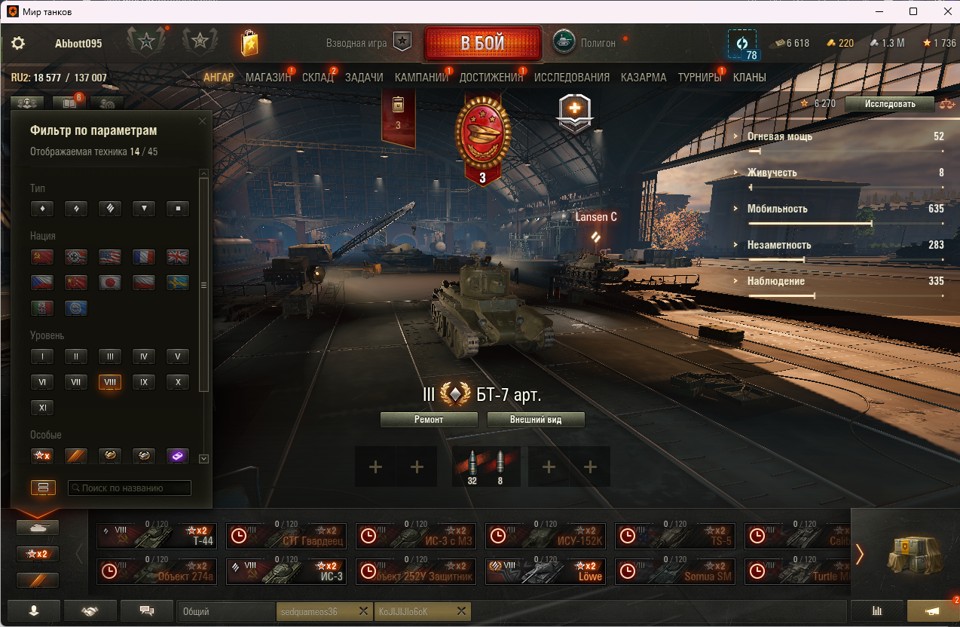Click the Исследовать button

pyautogui.click(x=889, y=103)
